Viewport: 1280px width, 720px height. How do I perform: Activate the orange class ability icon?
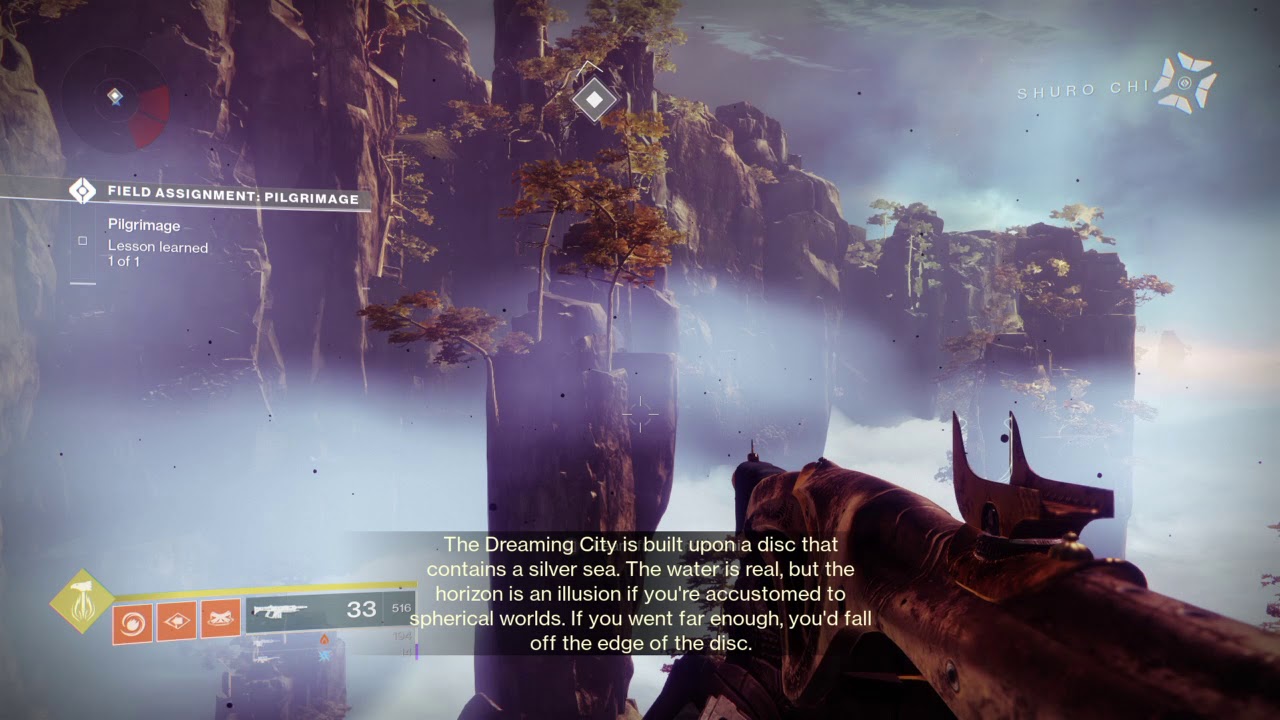pos(220,620)
